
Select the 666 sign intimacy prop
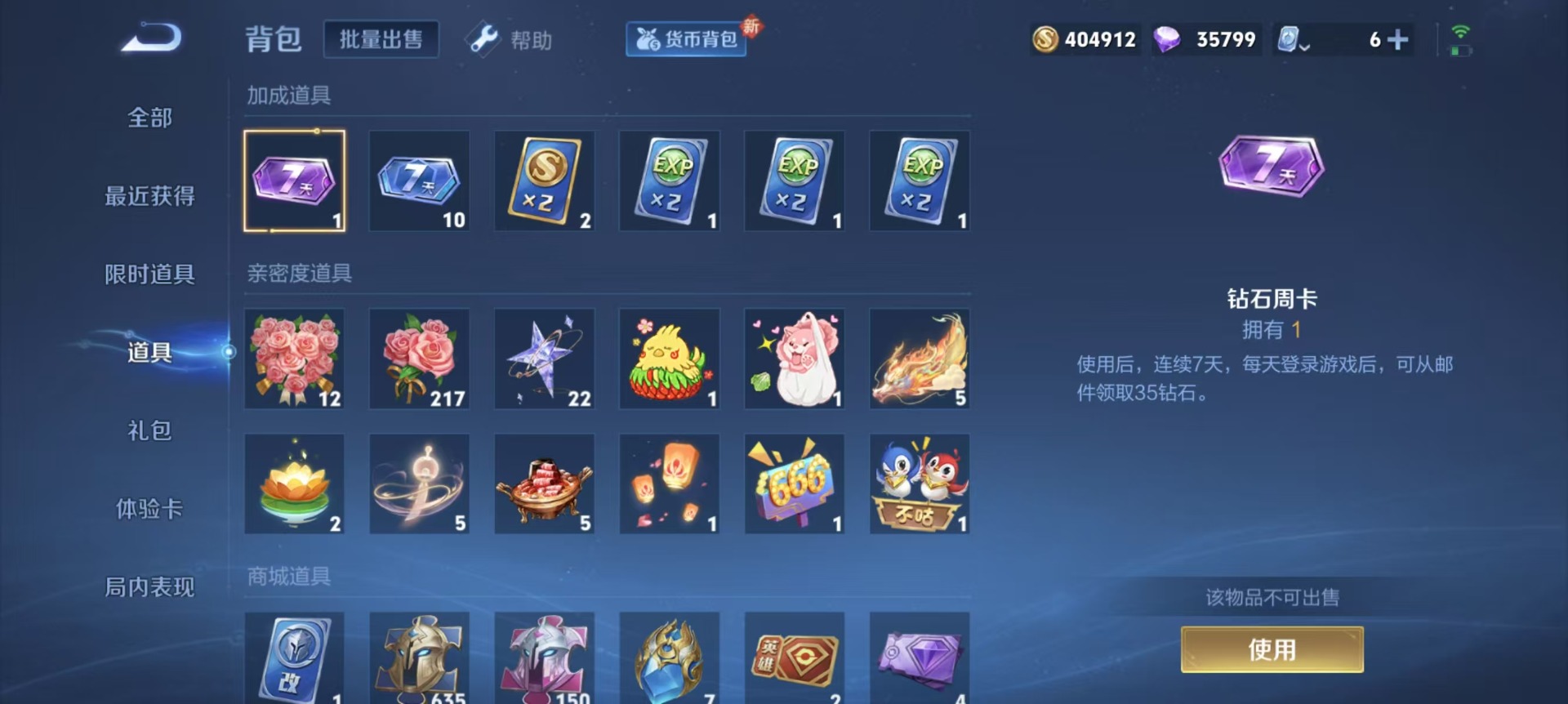point(794,483)
